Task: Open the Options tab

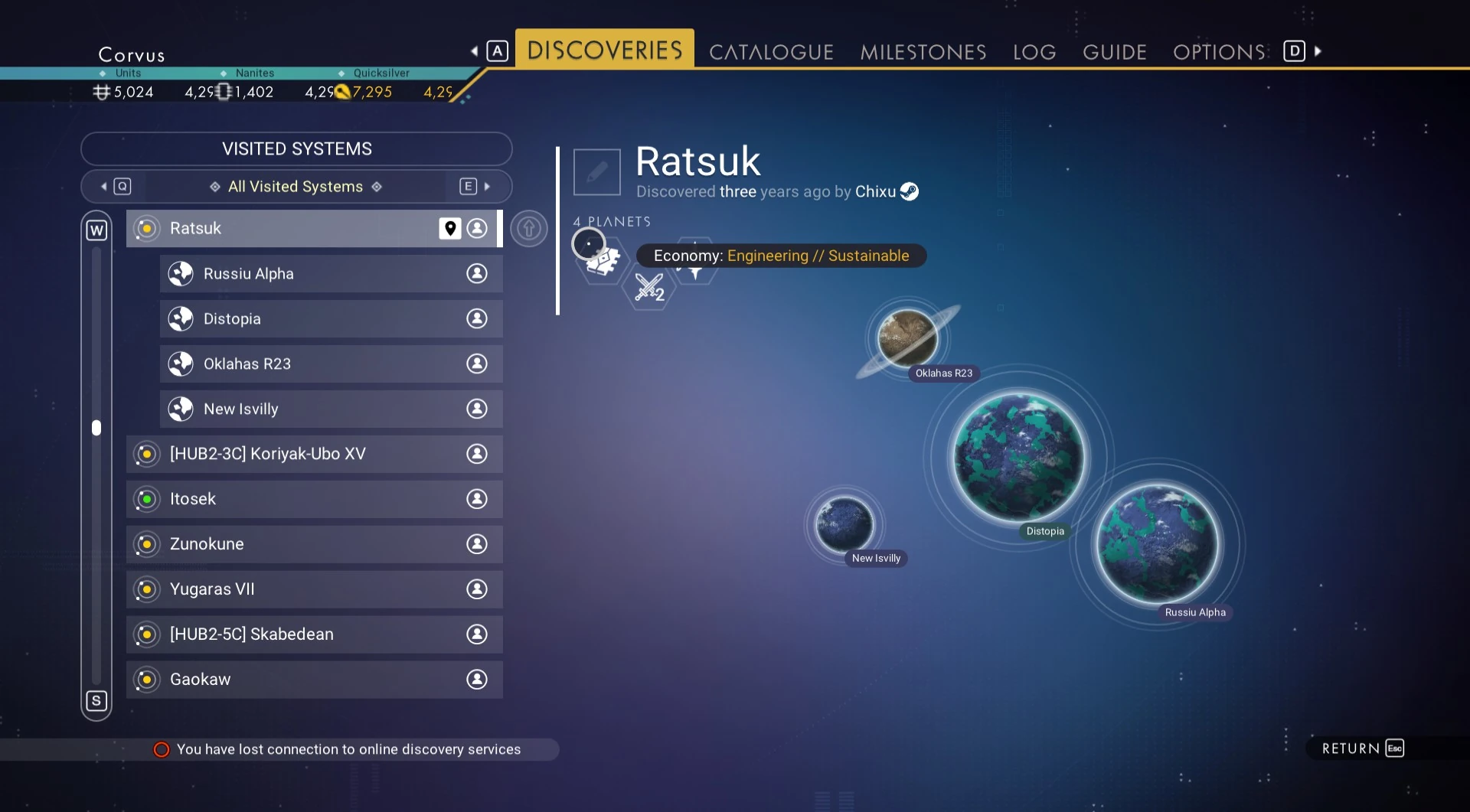Action: click(x=1219, y=52)
